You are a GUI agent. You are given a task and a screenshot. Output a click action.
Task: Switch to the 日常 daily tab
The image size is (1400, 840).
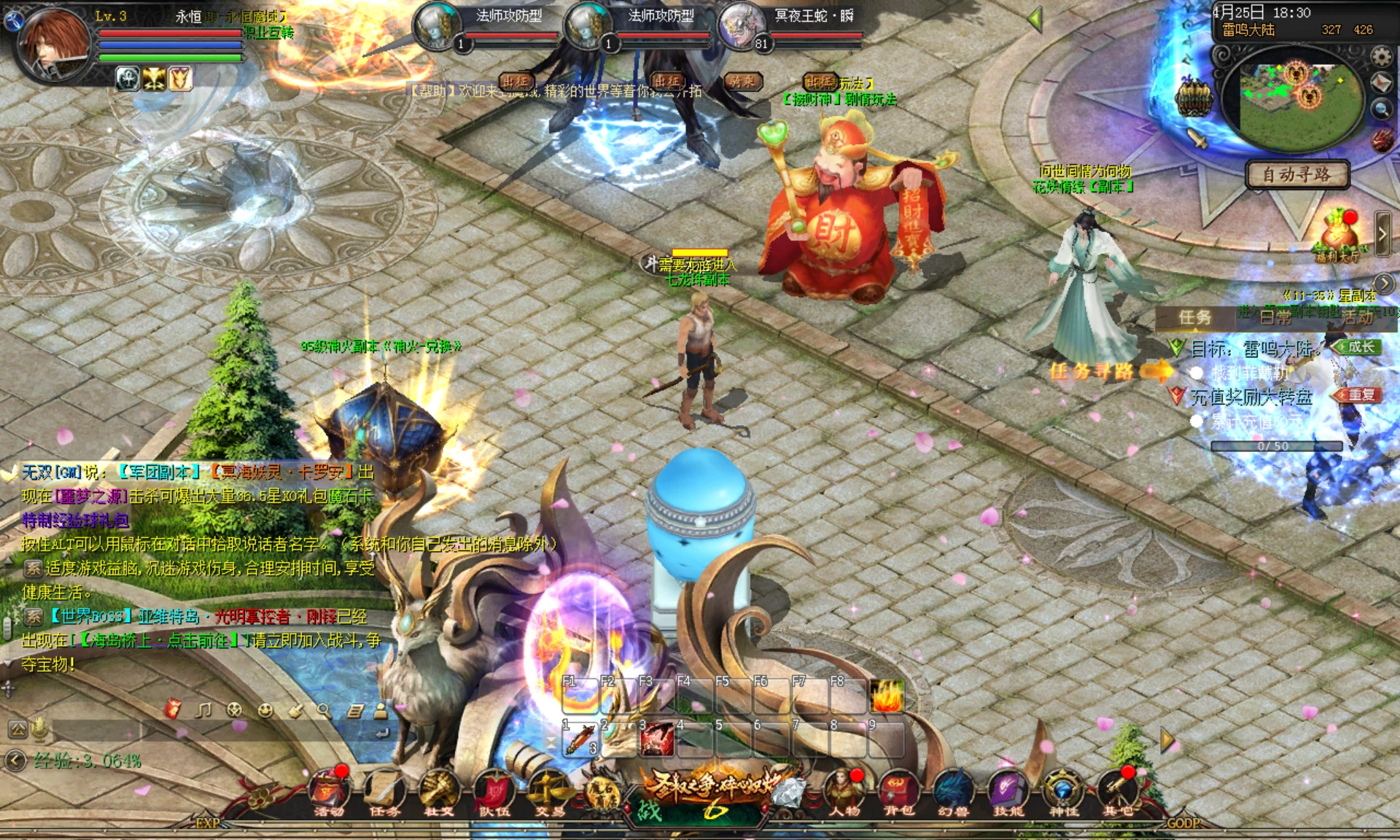1275,316
